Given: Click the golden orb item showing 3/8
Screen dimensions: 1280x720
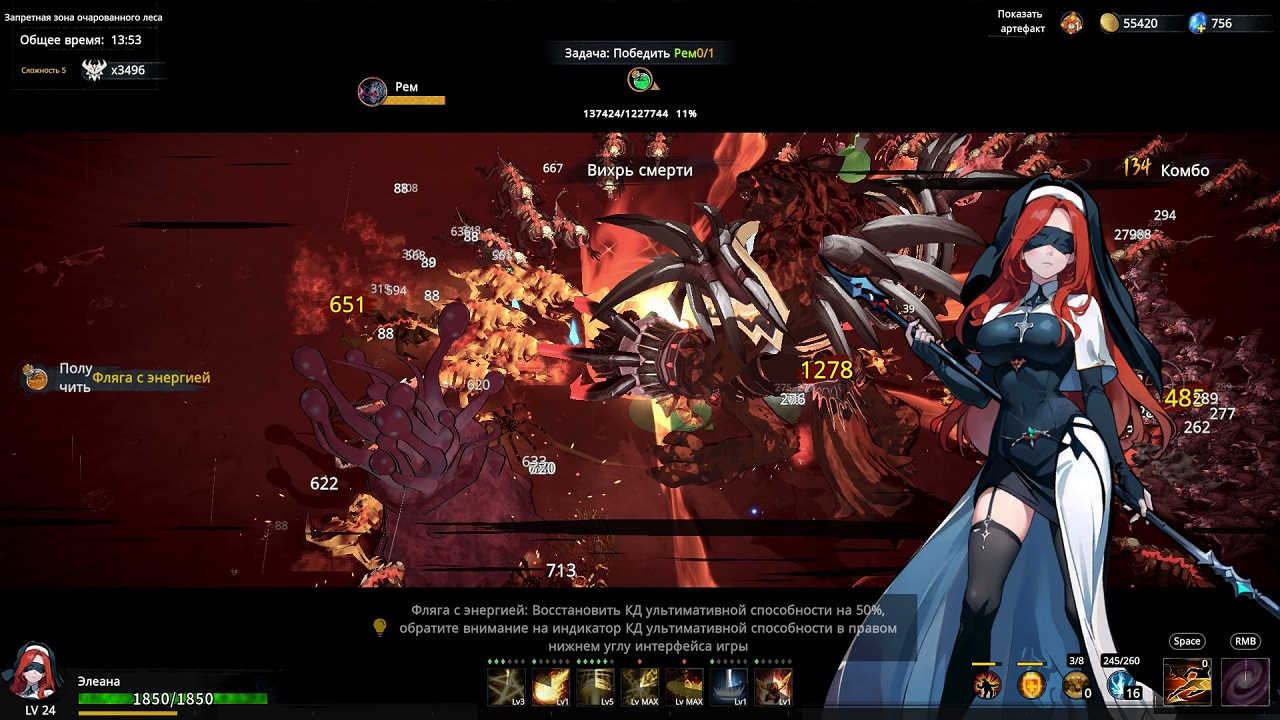Looking at the screenshot, I should point(1076,685).
